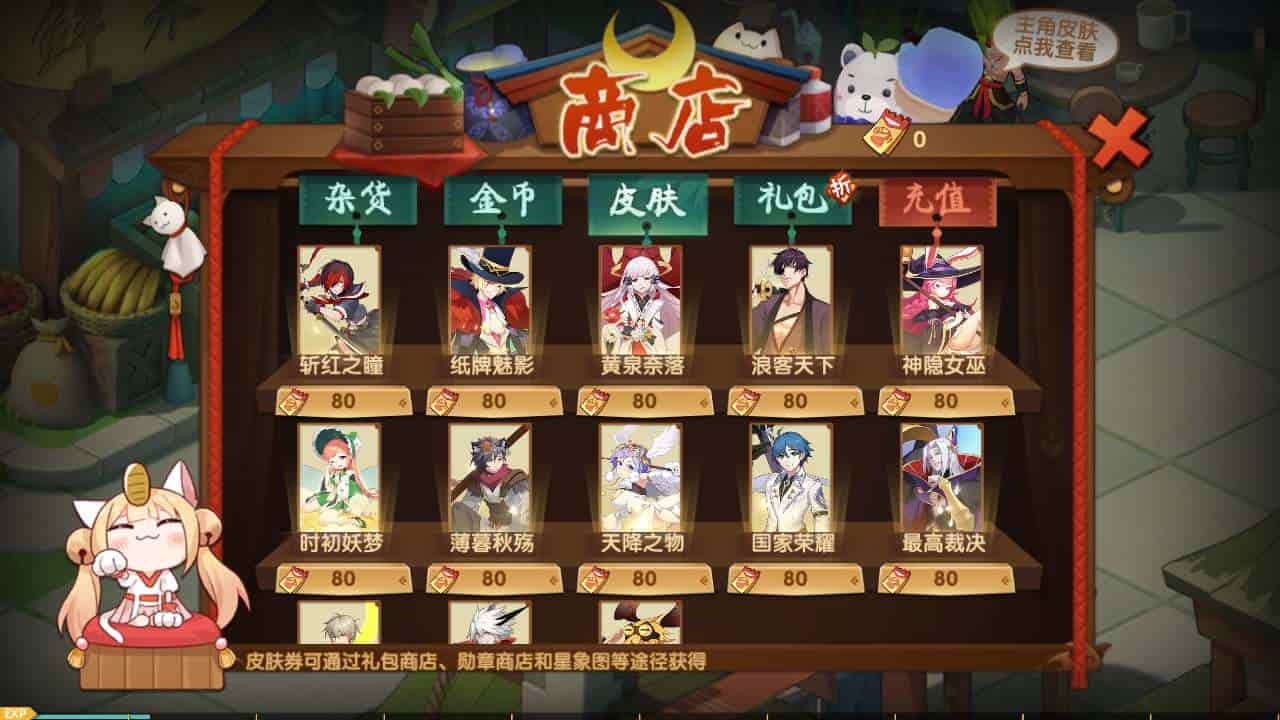Purchase 国家荣耀 for 80 vouchers
The image size is (1280, 720).
794,578
